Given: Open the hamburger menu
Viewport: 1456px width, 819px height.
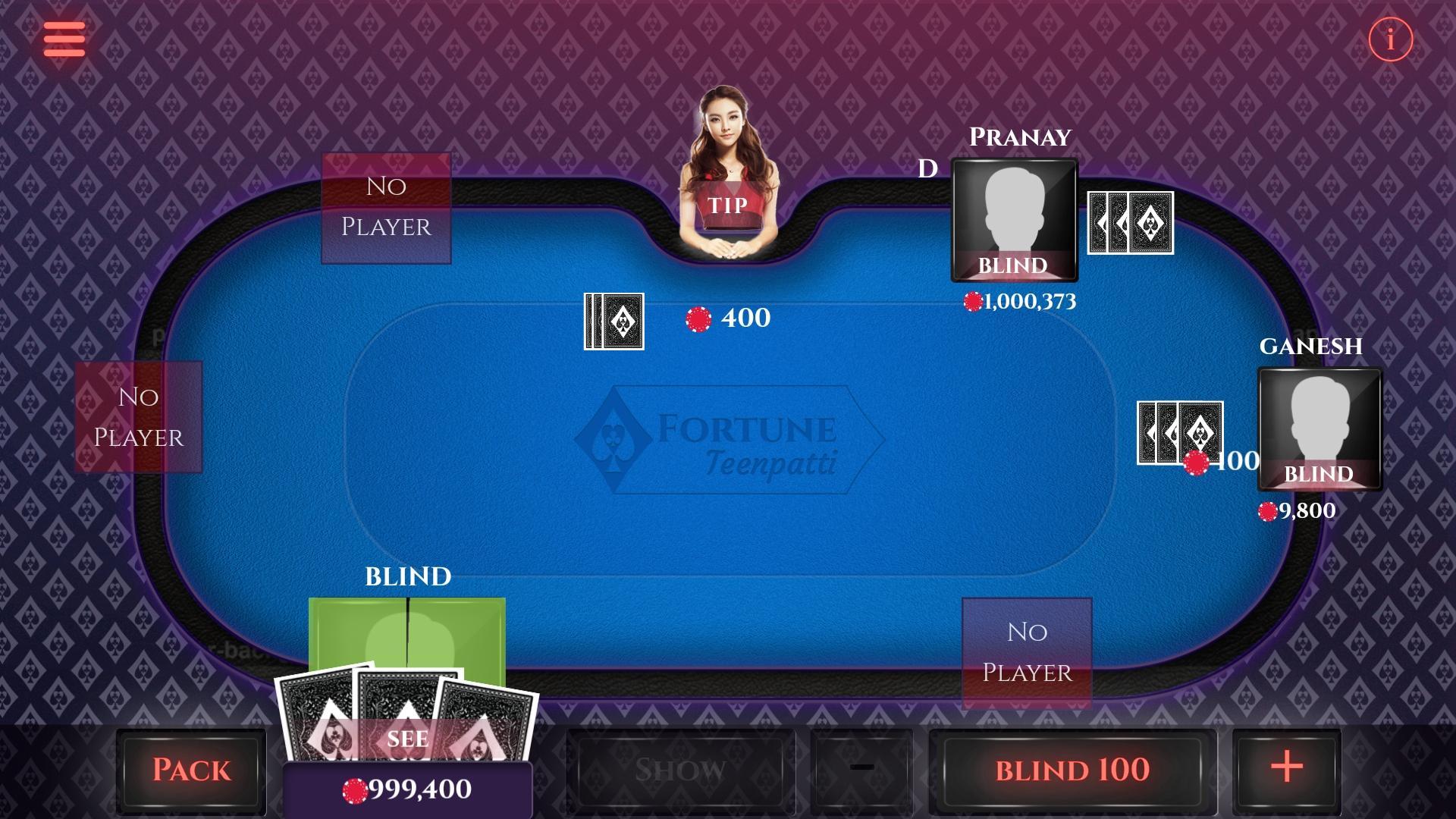Looking at the screenshot, I should pos(64,39).
